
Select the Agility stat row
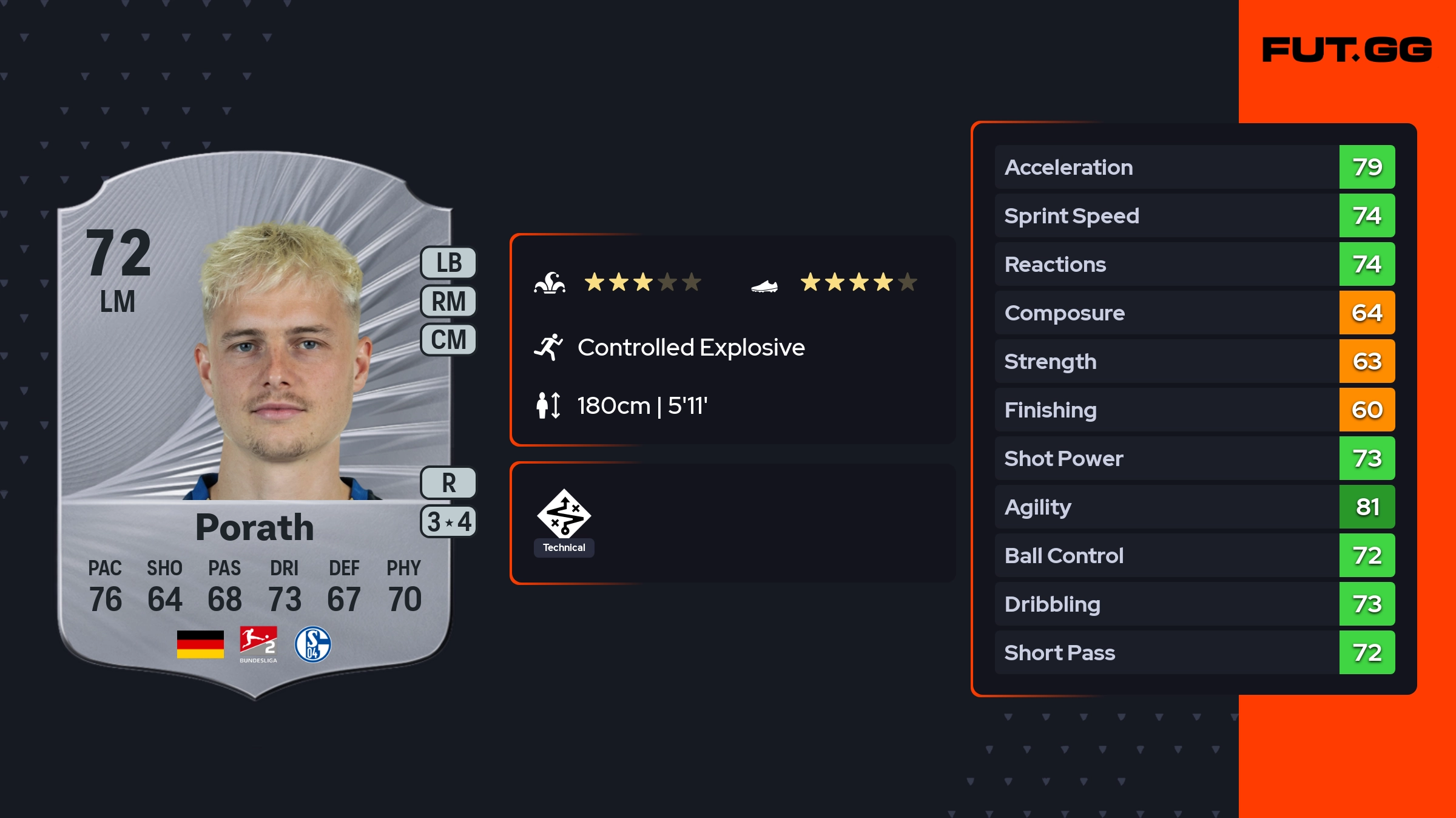(1194, 507)
